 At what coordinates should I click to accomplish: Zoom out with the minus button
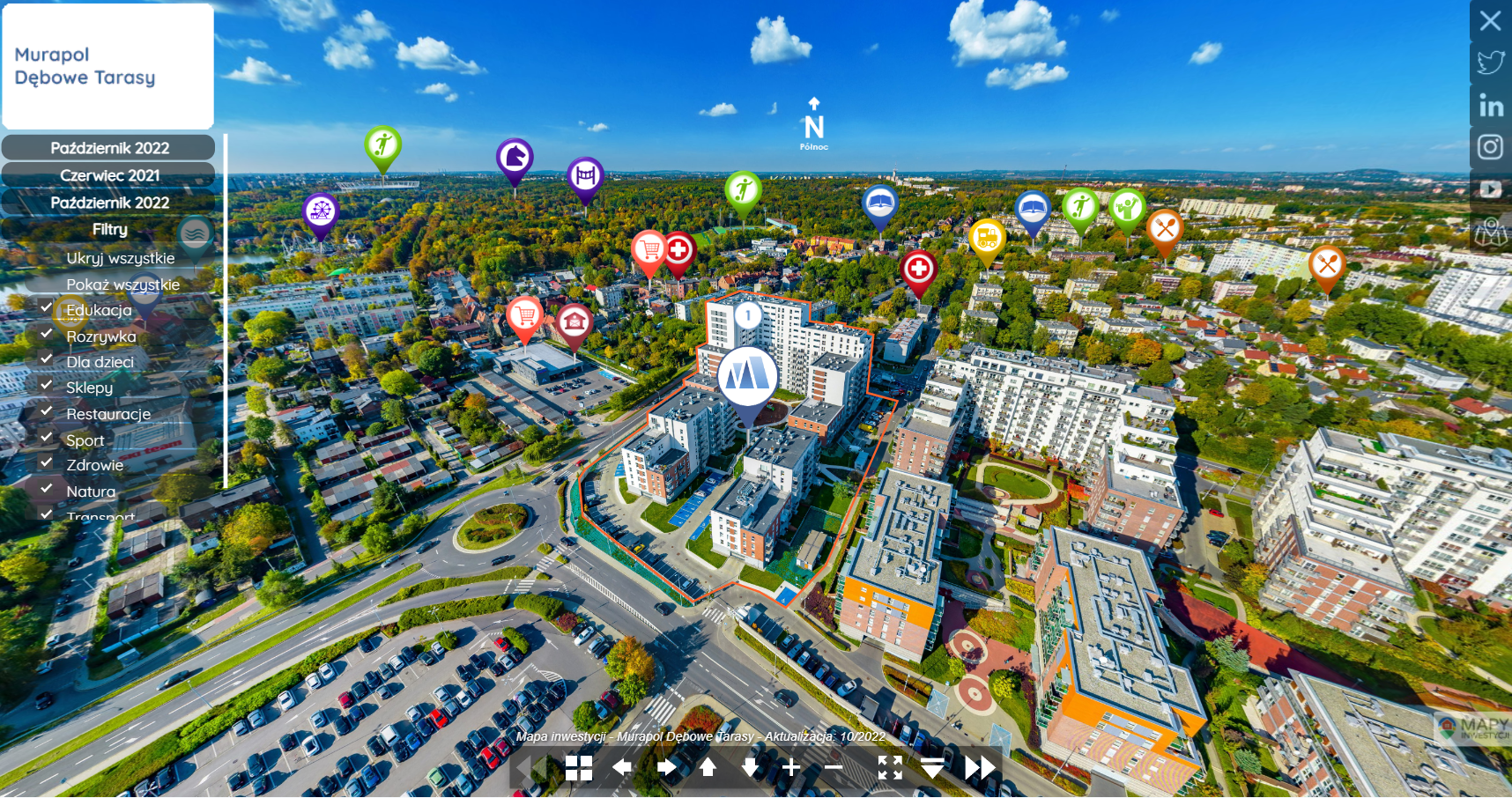pos(833,768)
